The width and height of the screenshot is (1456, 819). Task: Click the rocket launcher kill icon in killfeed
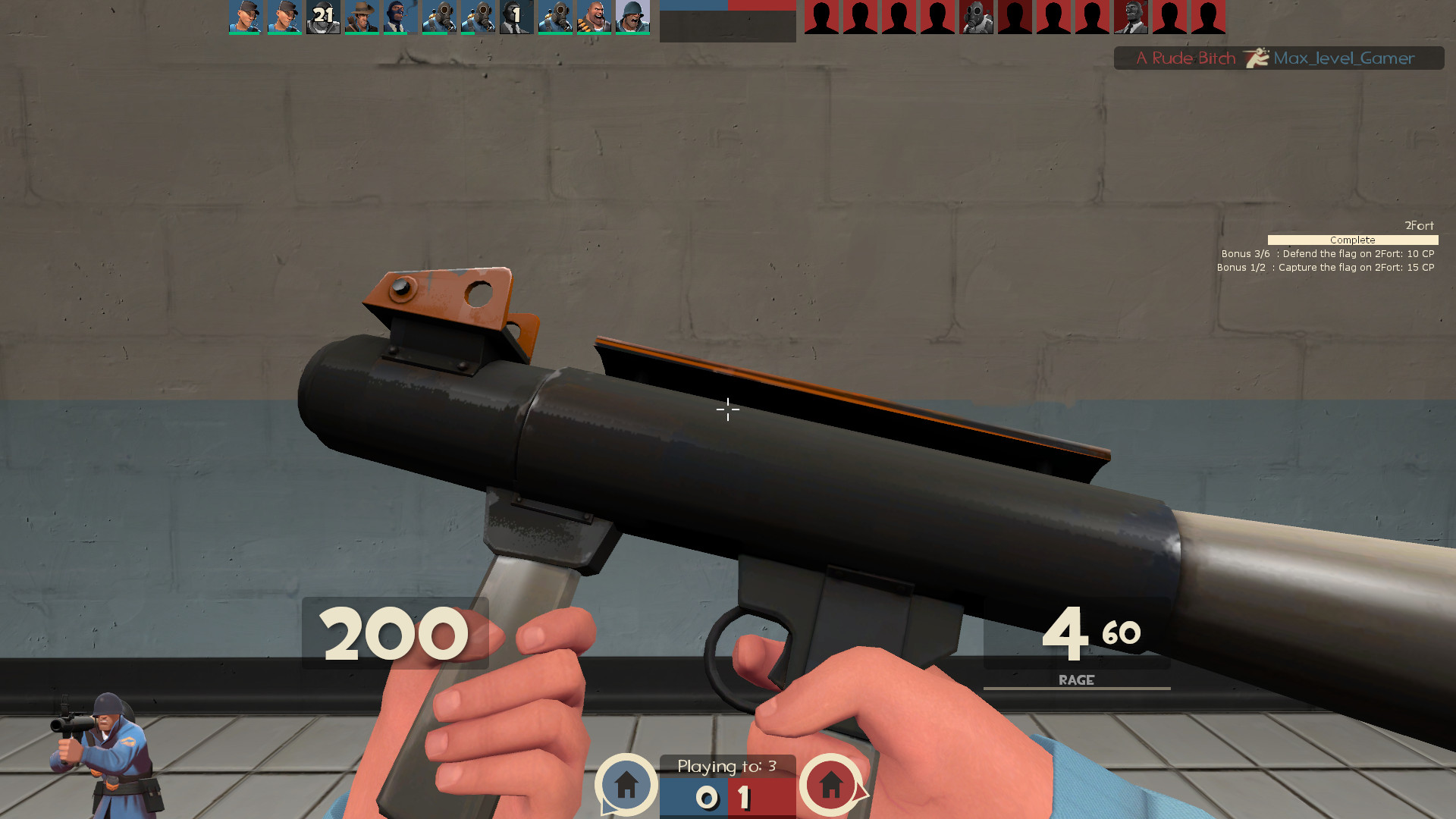click(x=1255, y=58)
